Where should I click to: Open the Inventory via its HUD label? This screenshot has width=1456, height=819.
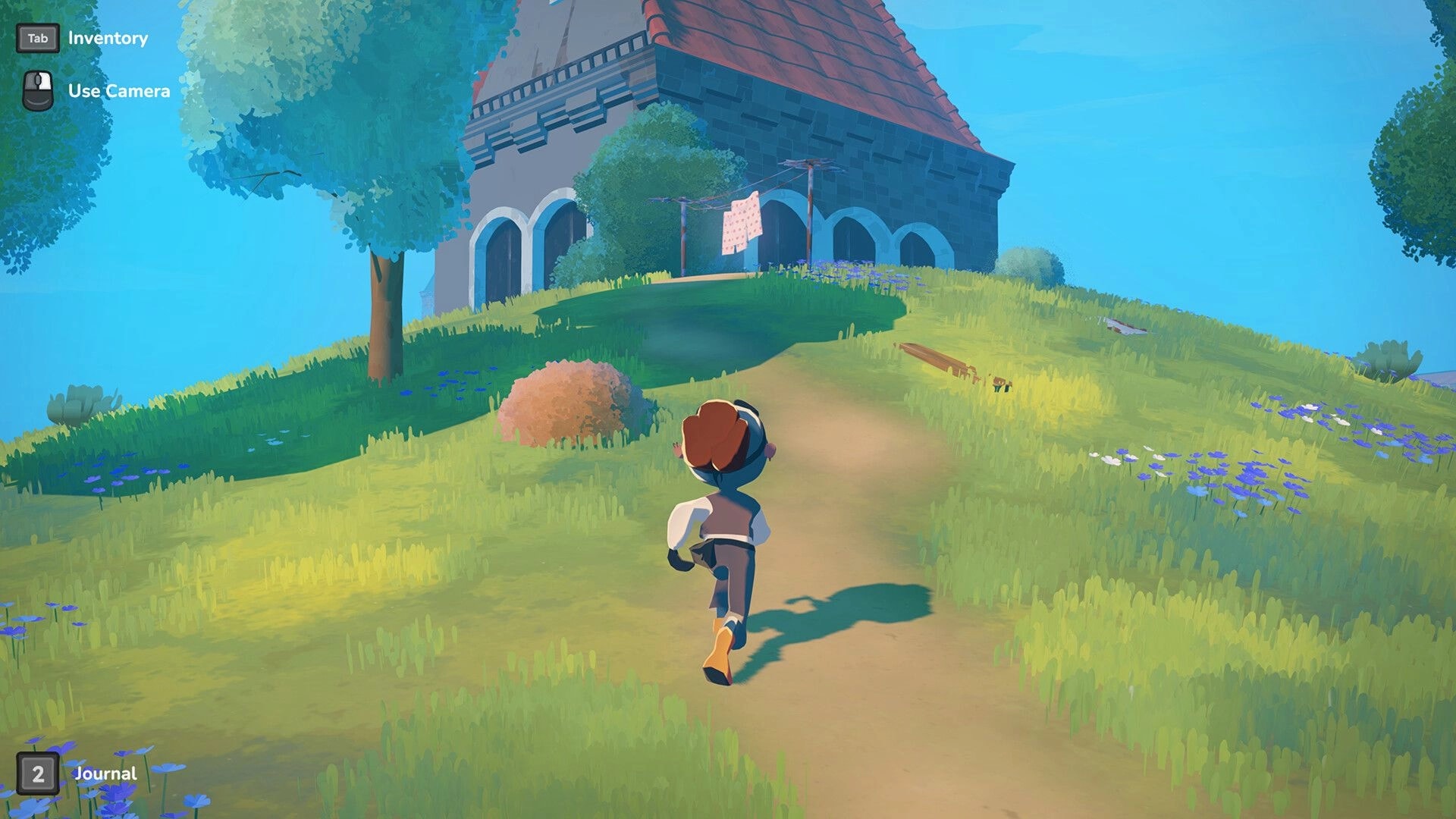click(107, 37)
